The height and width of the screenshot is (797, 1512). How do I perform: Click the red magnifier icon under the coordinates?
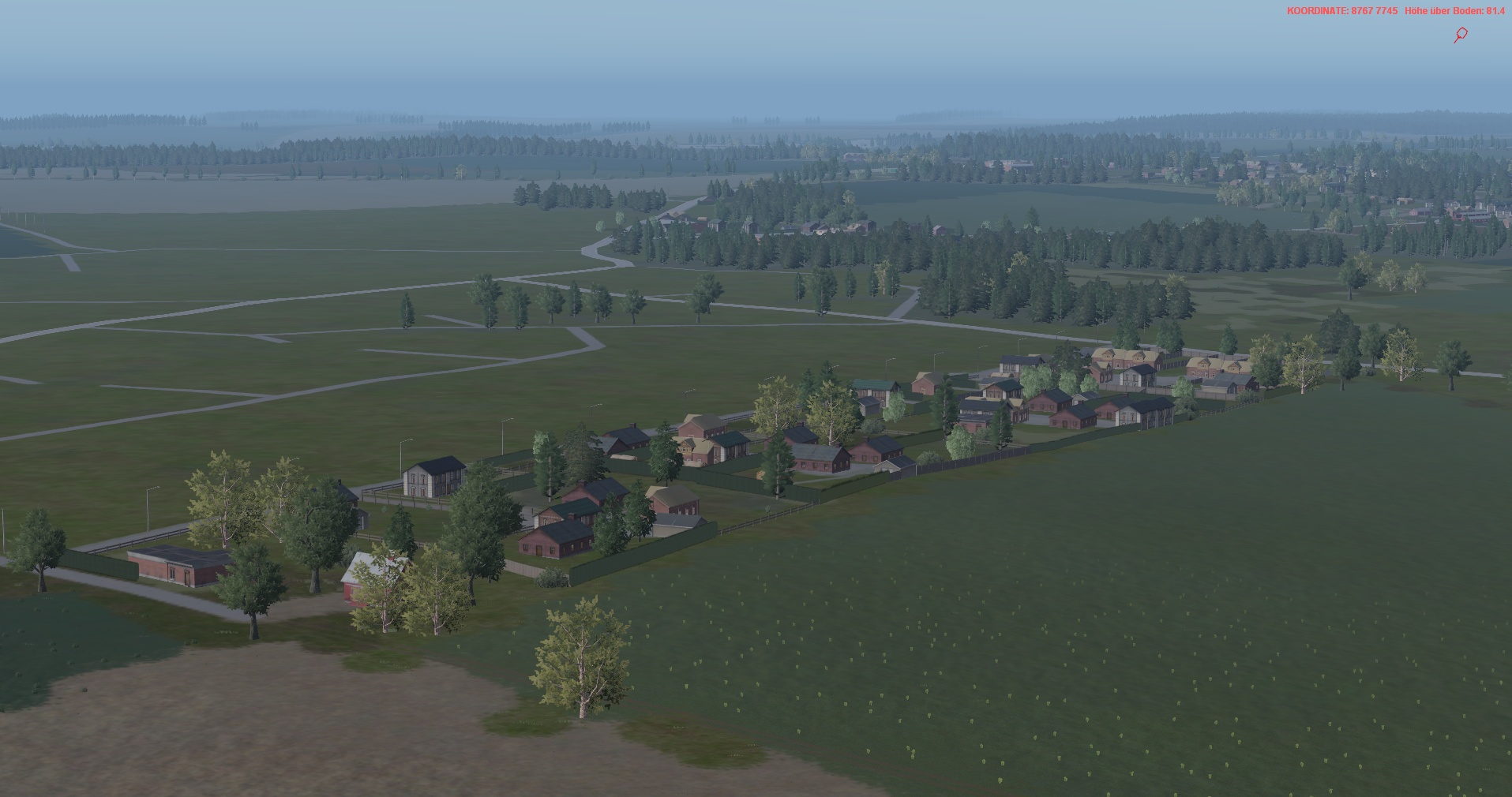[x=1461, y=35]
